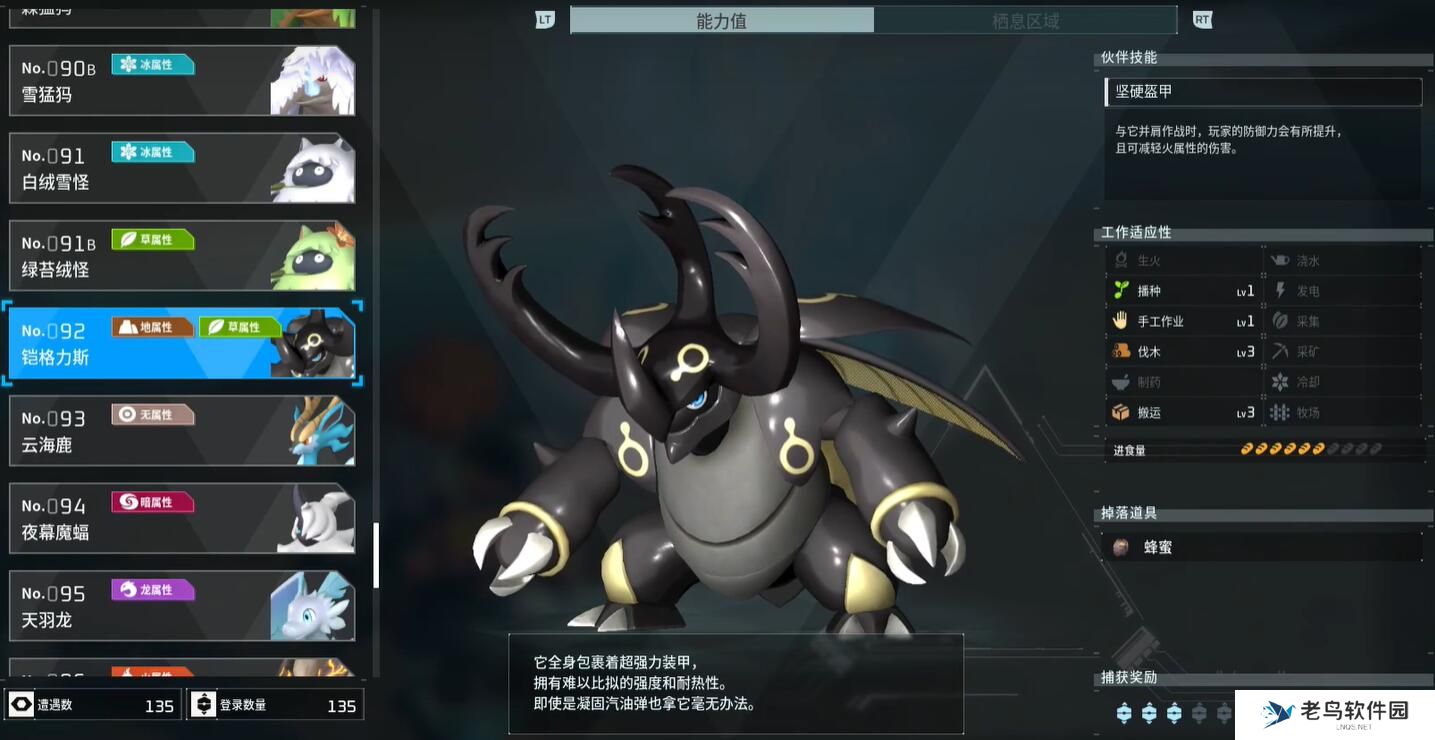Open No.091B 绿苔绒怪 entry
Screen dimensions: 1435x740
point(182,256)
